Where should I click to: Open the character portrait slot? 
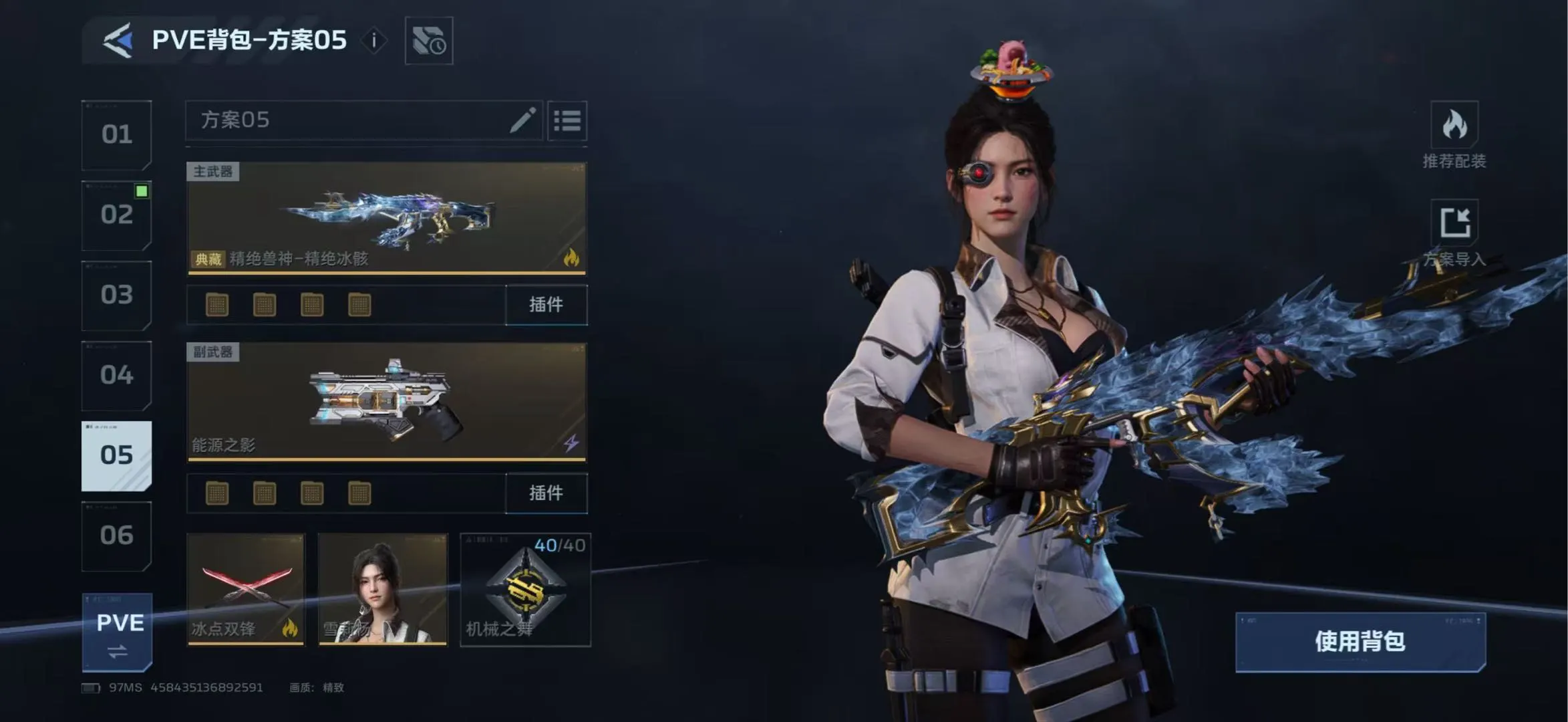pos(383,589)
